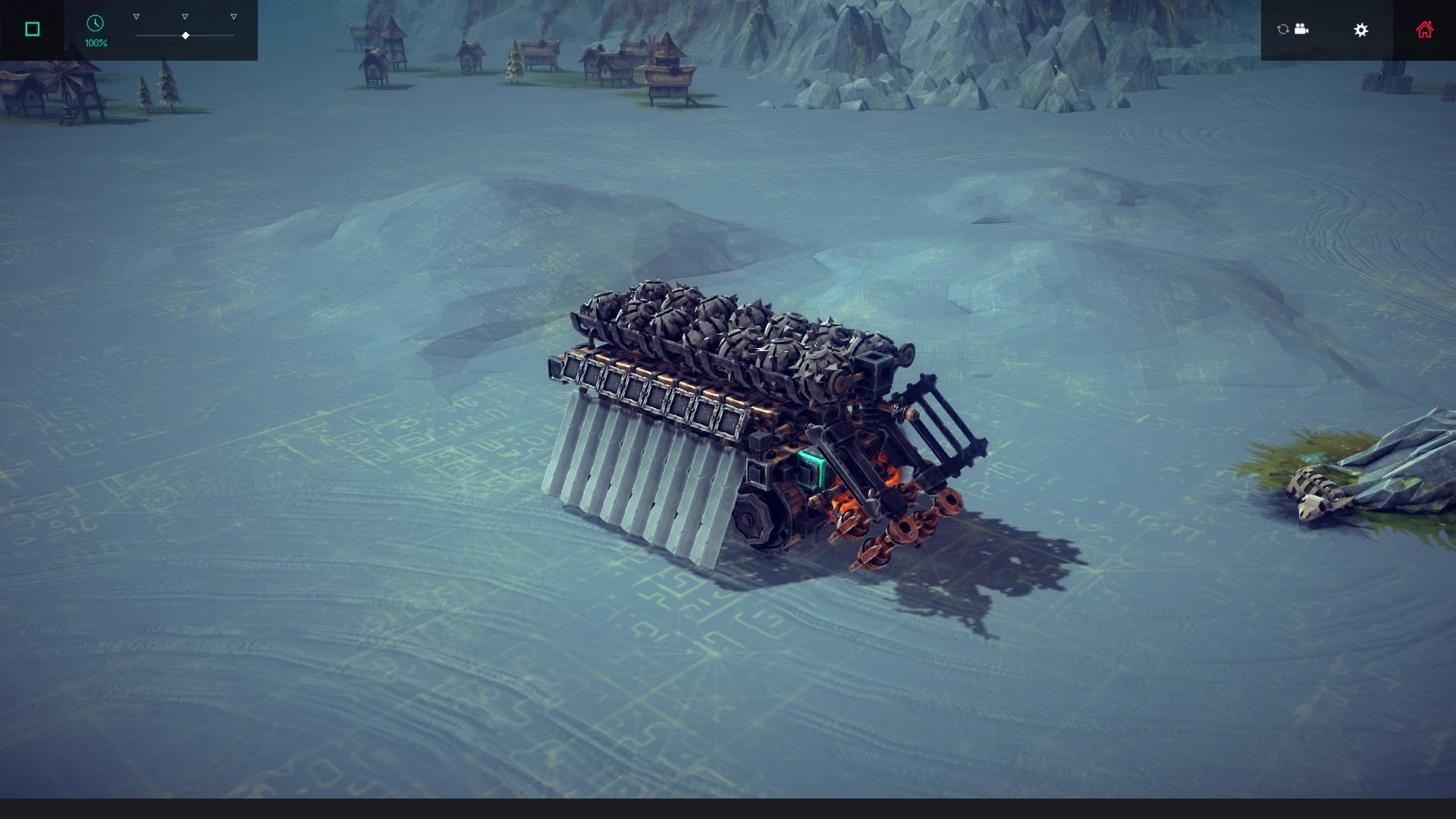Click the red home icon
Screen dimensions: 1456x819
(x=1424, y=30)
